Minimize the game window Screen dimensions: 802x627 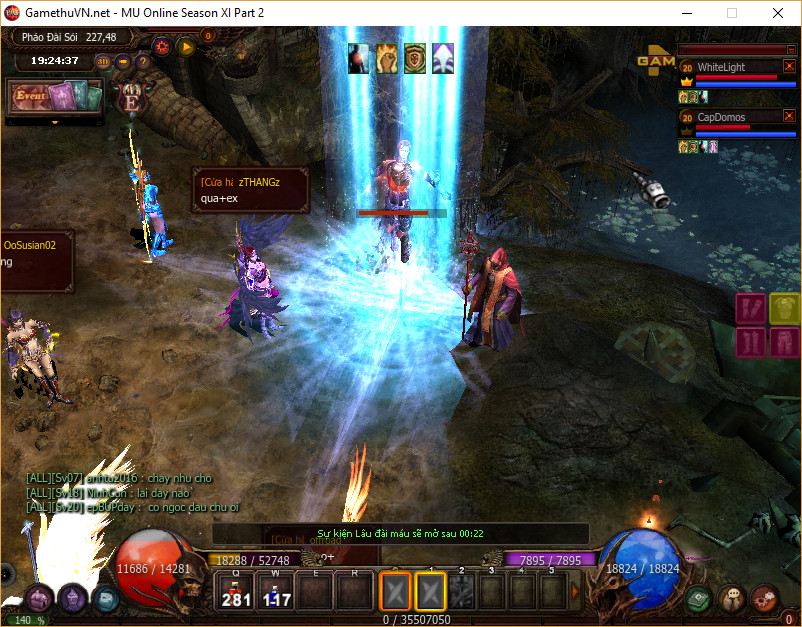[686, 14]
